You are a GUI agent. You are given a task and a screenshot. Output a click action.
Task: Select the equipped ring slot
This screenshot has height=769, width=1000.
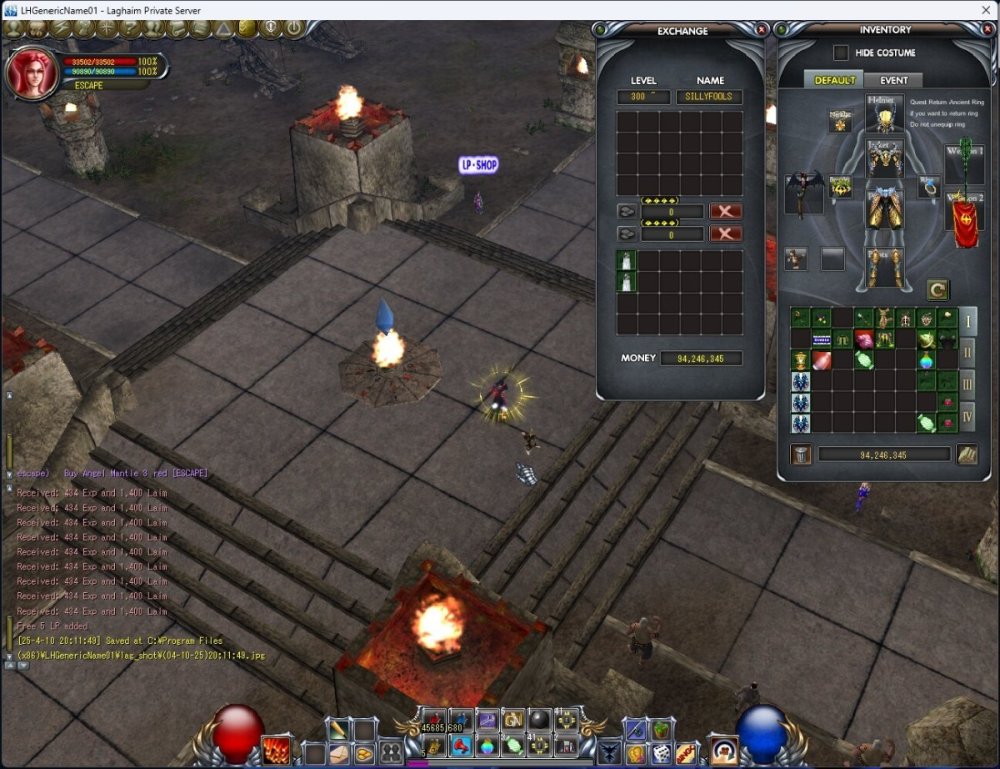coord(929,187)
